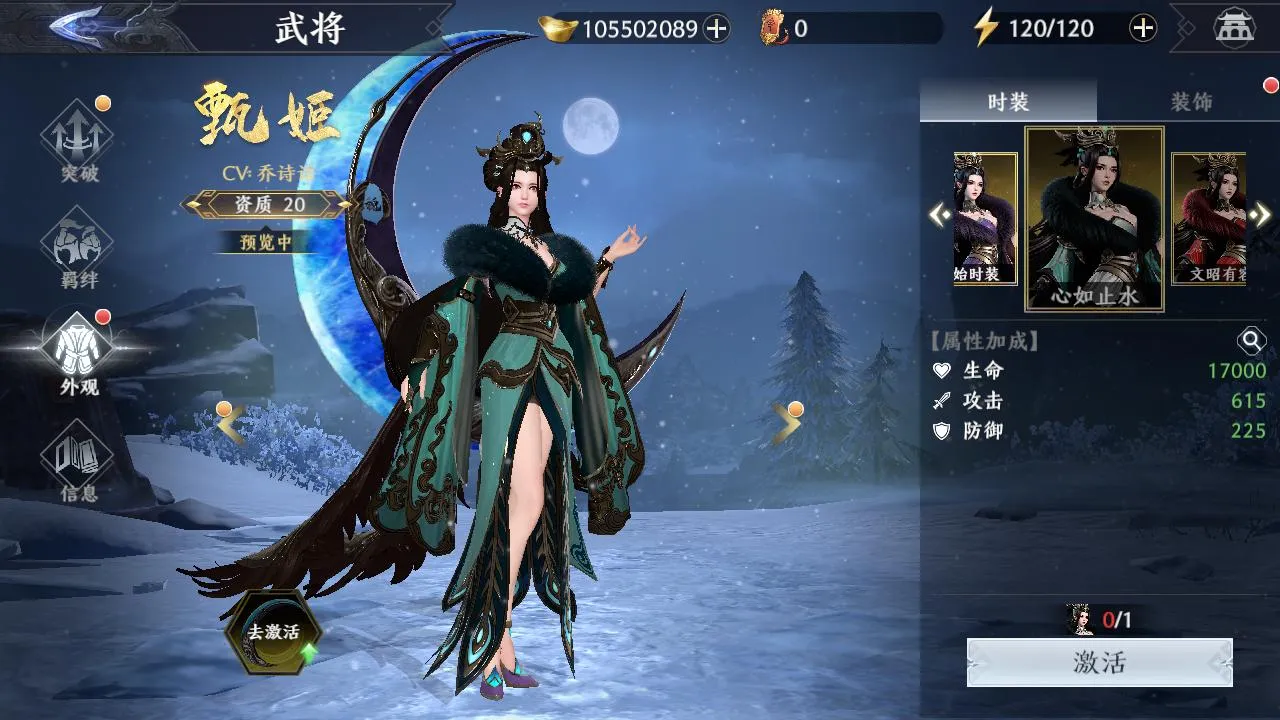This screenshot has width=1280, height=720.
Task: Tap the 去激活 hexagon button
Action: (273, 632)
